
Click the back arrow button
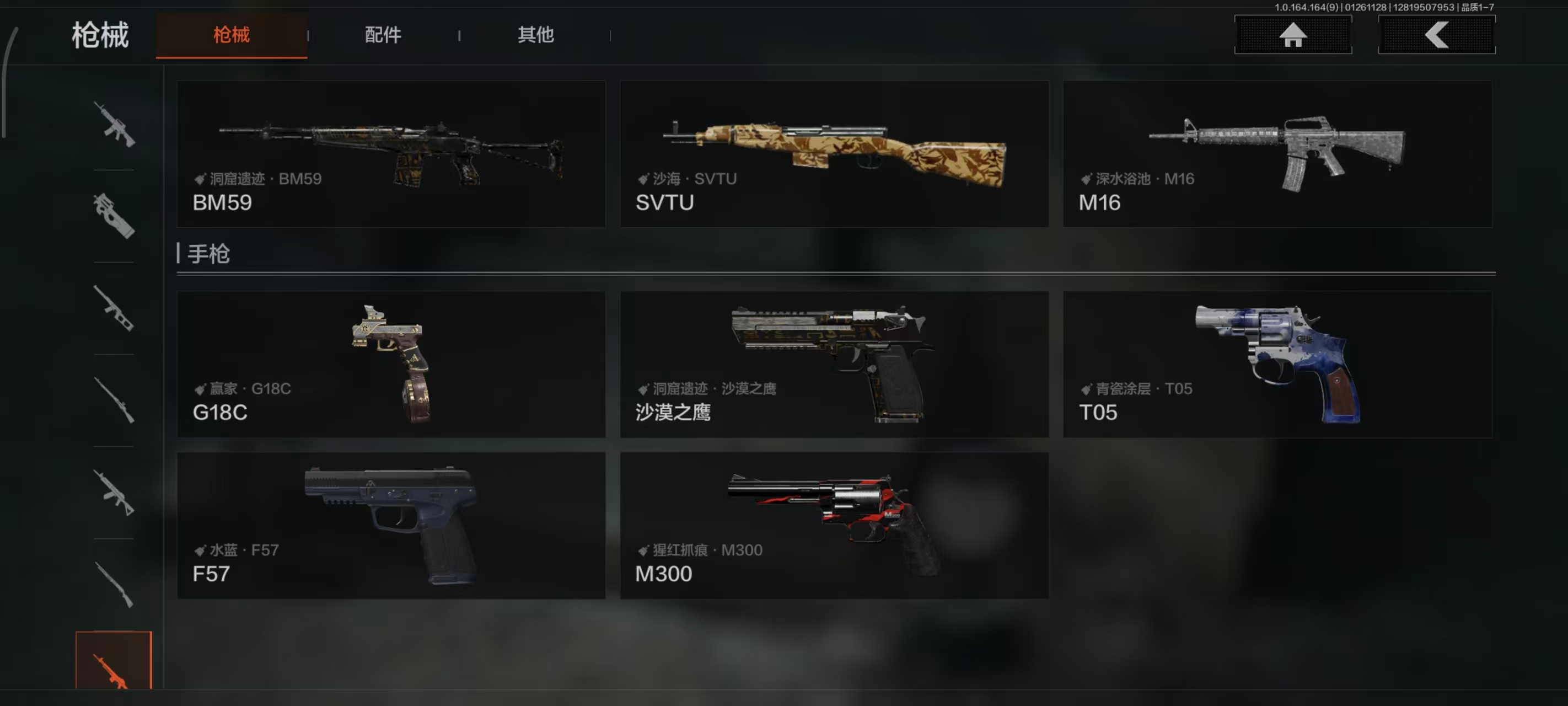point(1437,35)
